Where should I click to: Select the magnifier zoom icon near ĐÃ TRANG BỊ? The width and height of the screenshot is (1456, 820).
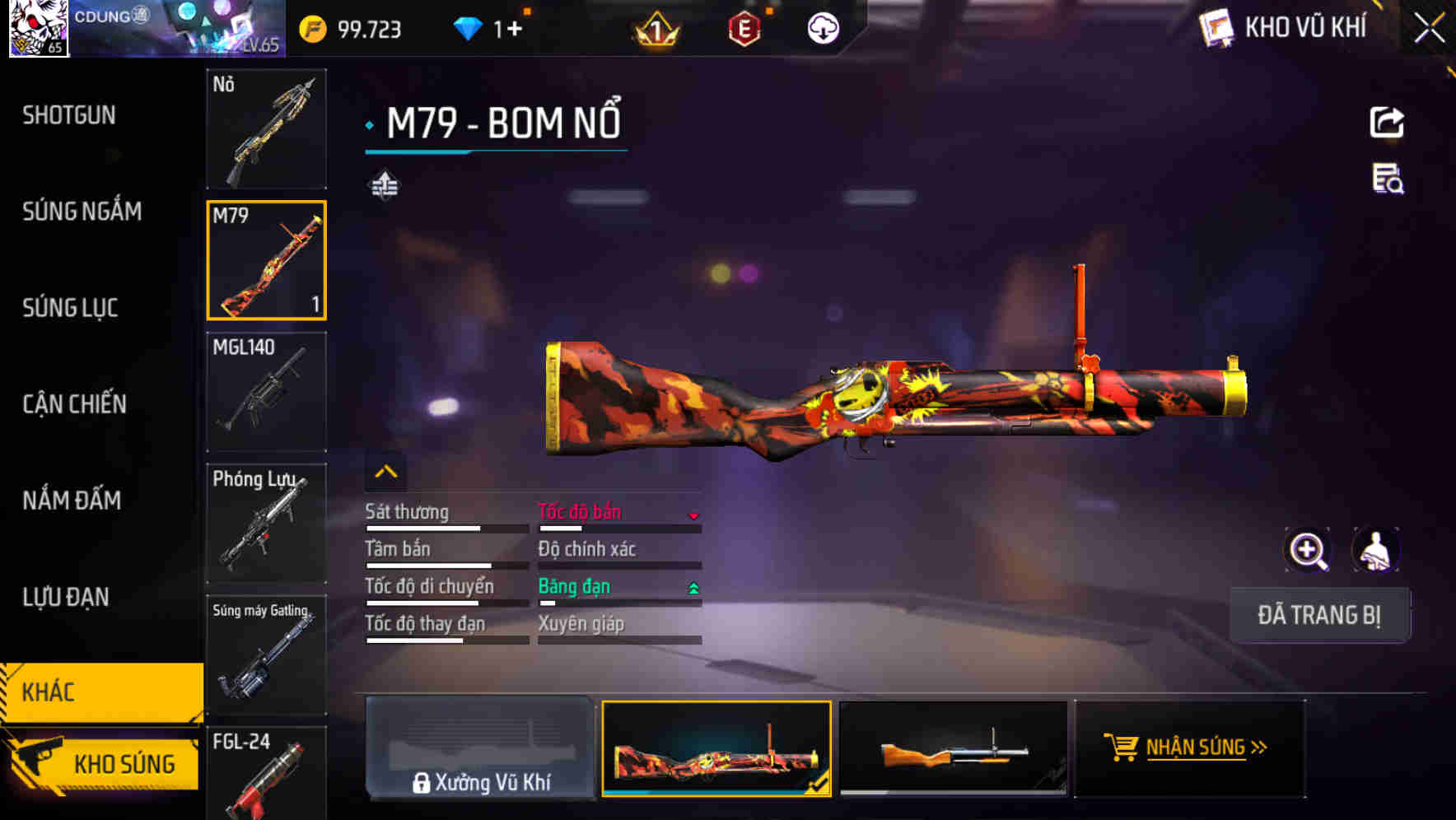[x=1308, y=550]
